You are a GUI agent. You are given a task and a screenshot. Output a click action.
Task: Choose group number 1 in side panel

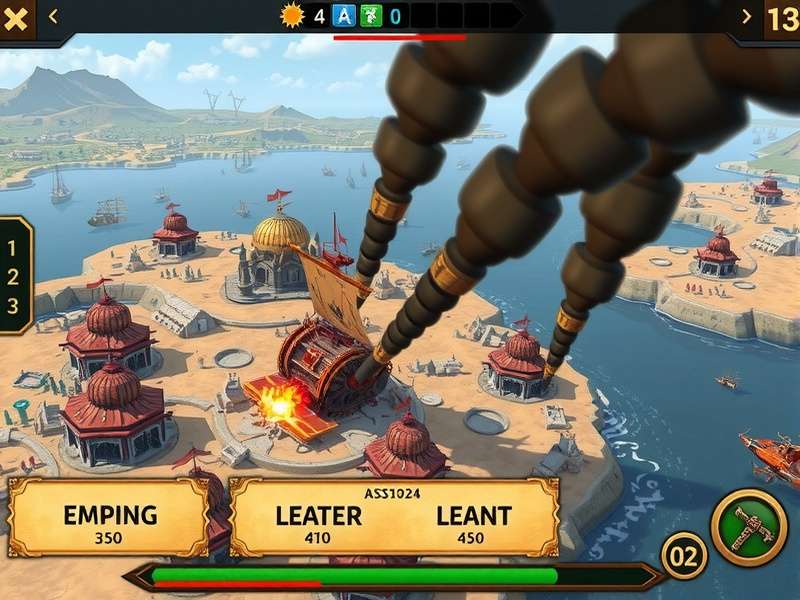pyautogui.click(x=13, y=246)
